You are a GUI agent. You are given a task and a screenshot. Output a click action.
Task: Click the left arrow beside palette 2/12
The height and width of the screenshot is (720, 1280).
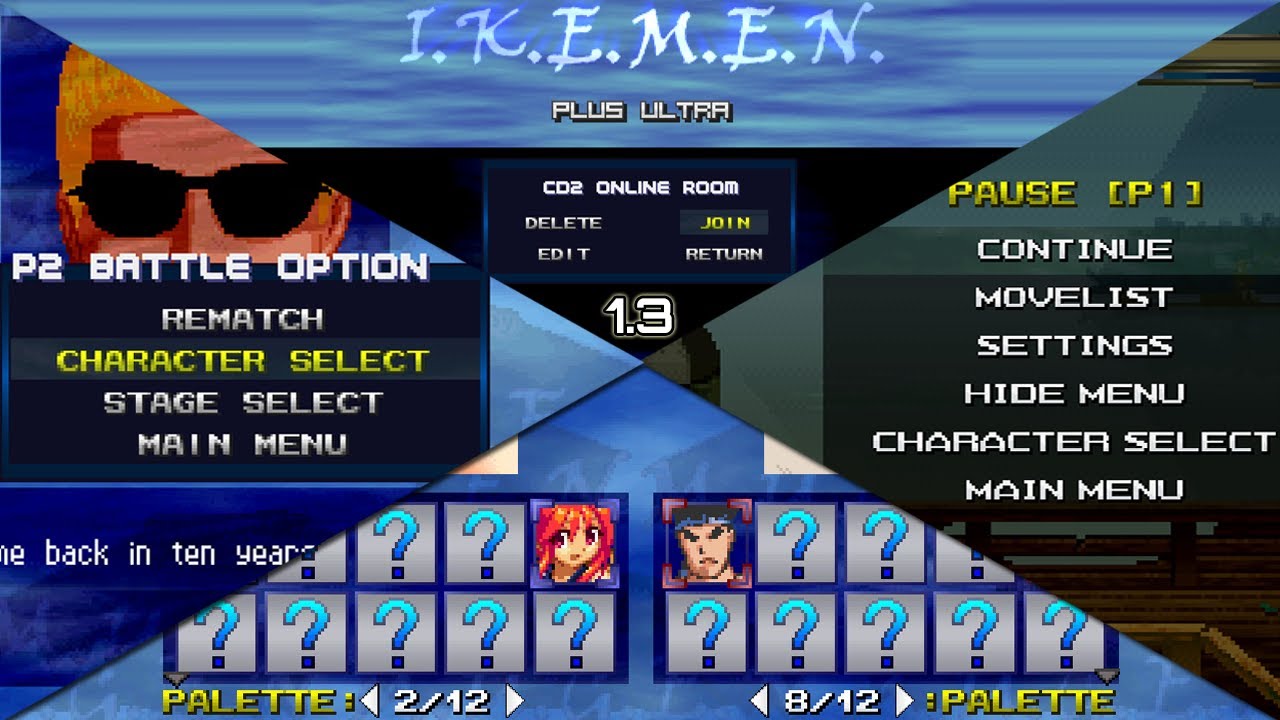(x=370, y=700)
